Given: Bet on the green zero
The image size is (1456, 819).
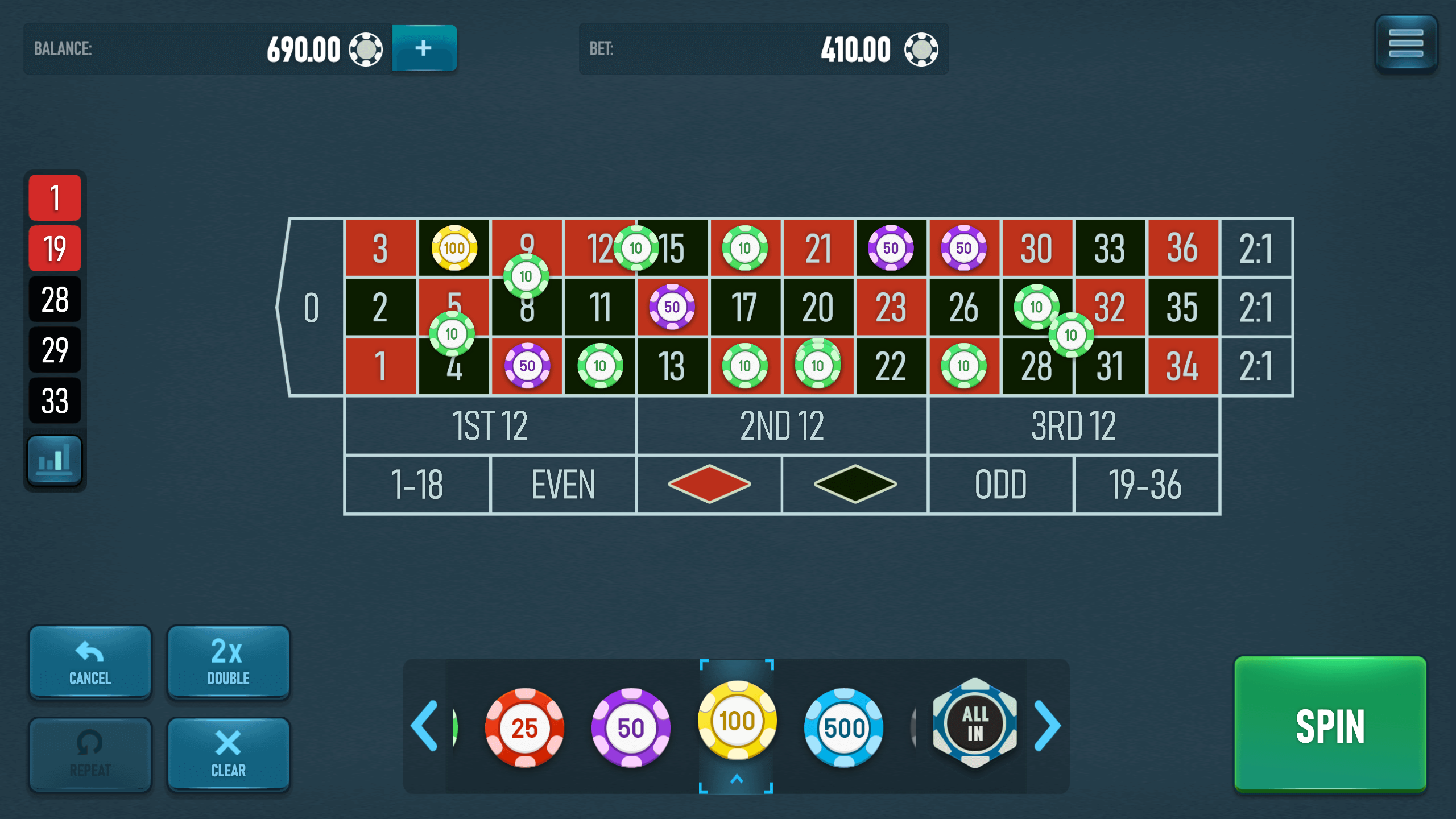Looking at the screenshot, I should tap(312, 307).
